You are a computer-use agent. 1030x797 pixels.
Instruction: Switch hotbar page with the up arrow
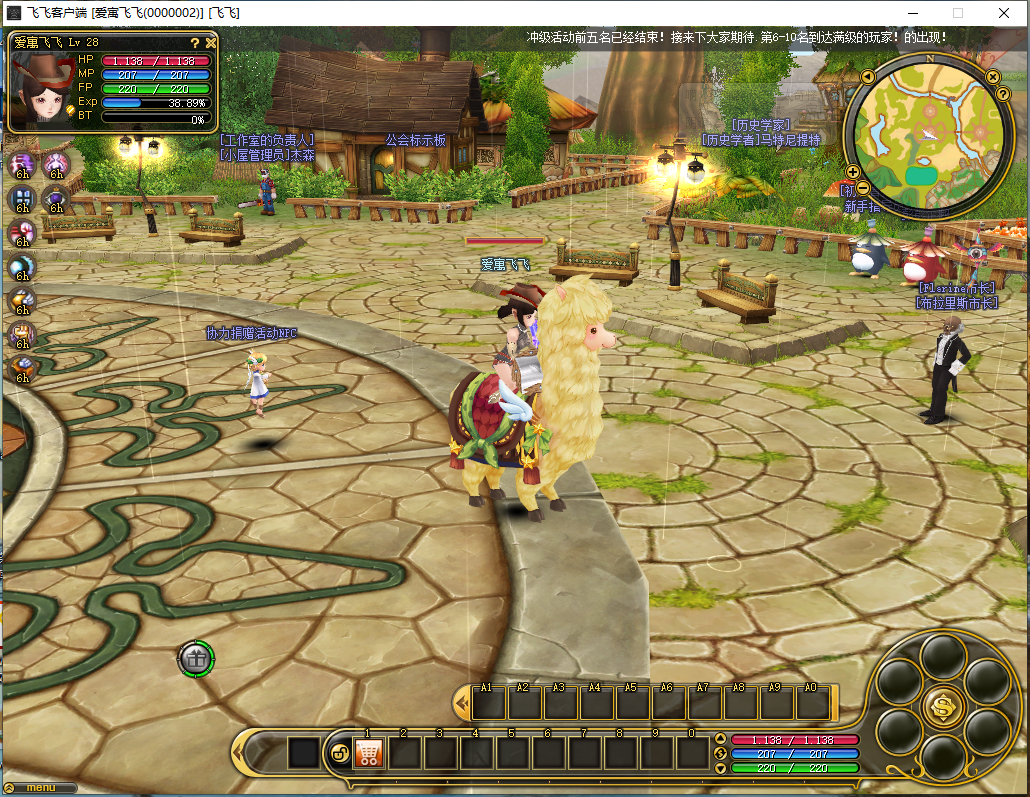[x=720, y=740]
